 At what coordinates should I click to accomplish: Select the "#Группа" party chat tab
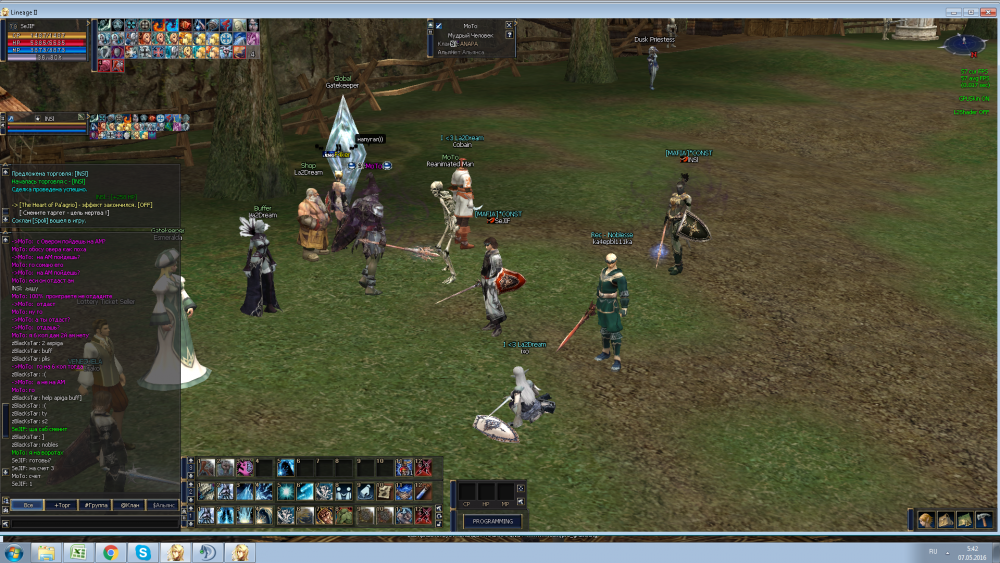click(96, 505)
